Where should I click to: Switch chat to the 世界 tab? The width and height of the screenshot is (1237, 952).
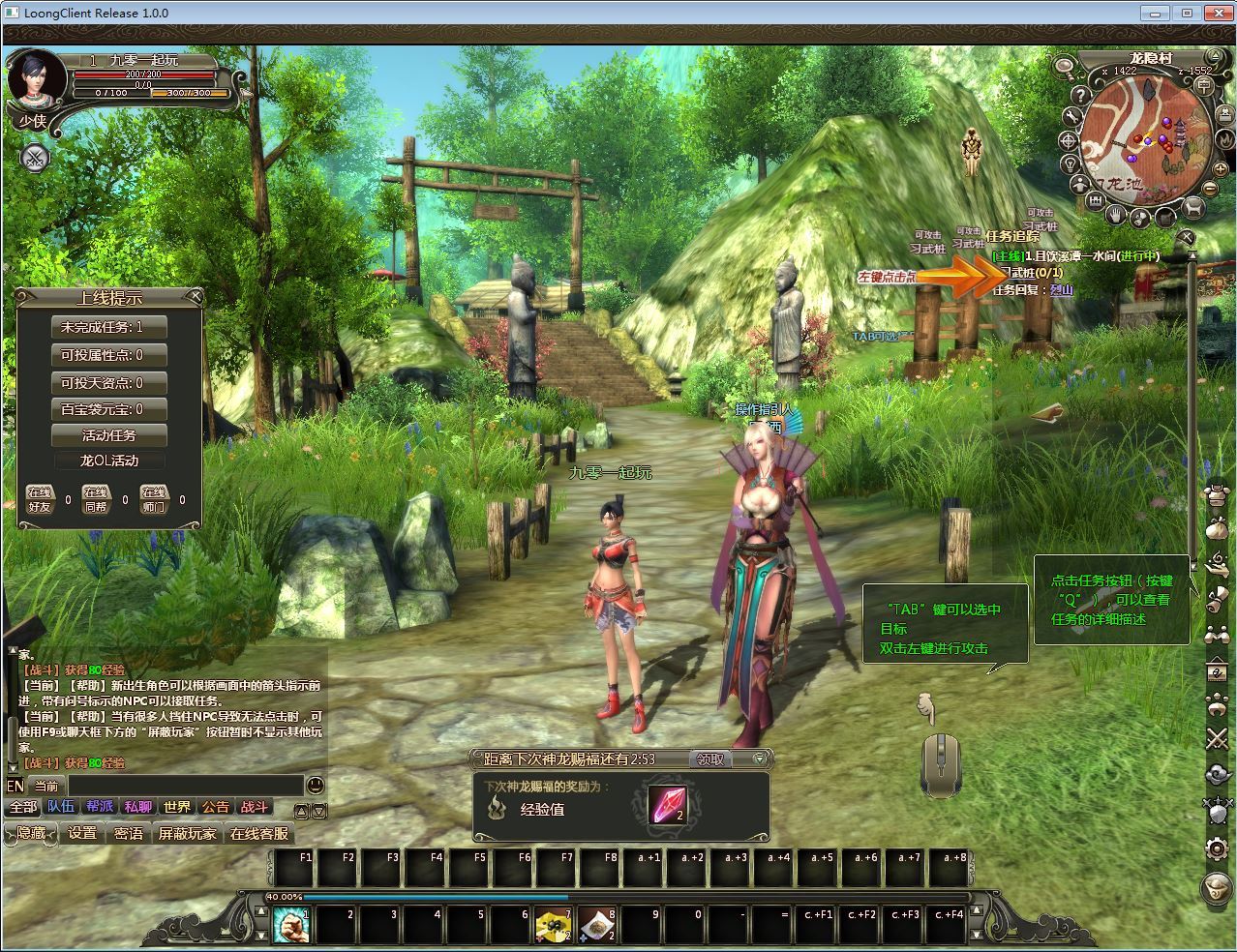coord(177,807)
